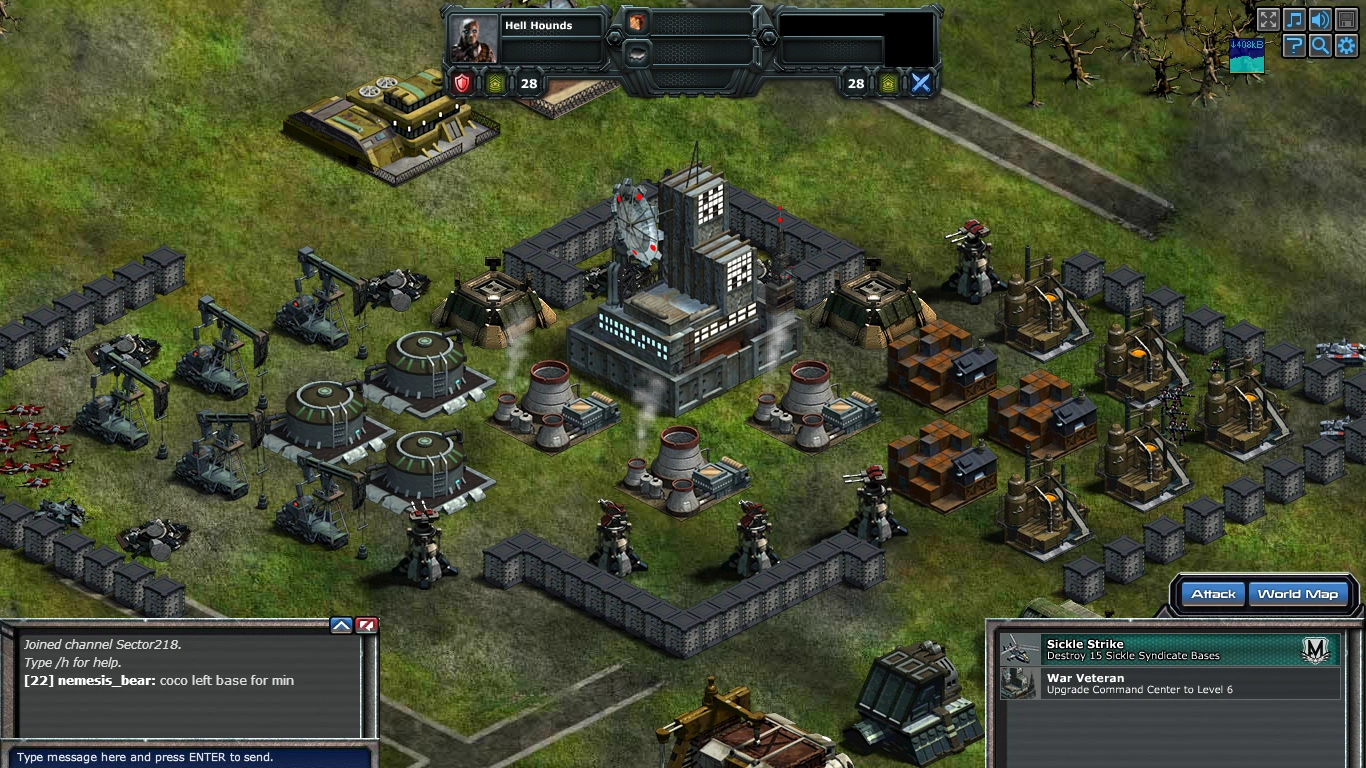Select the magnifier zoom icon
1366x768 pixels.
click(x=1320, y=44)
